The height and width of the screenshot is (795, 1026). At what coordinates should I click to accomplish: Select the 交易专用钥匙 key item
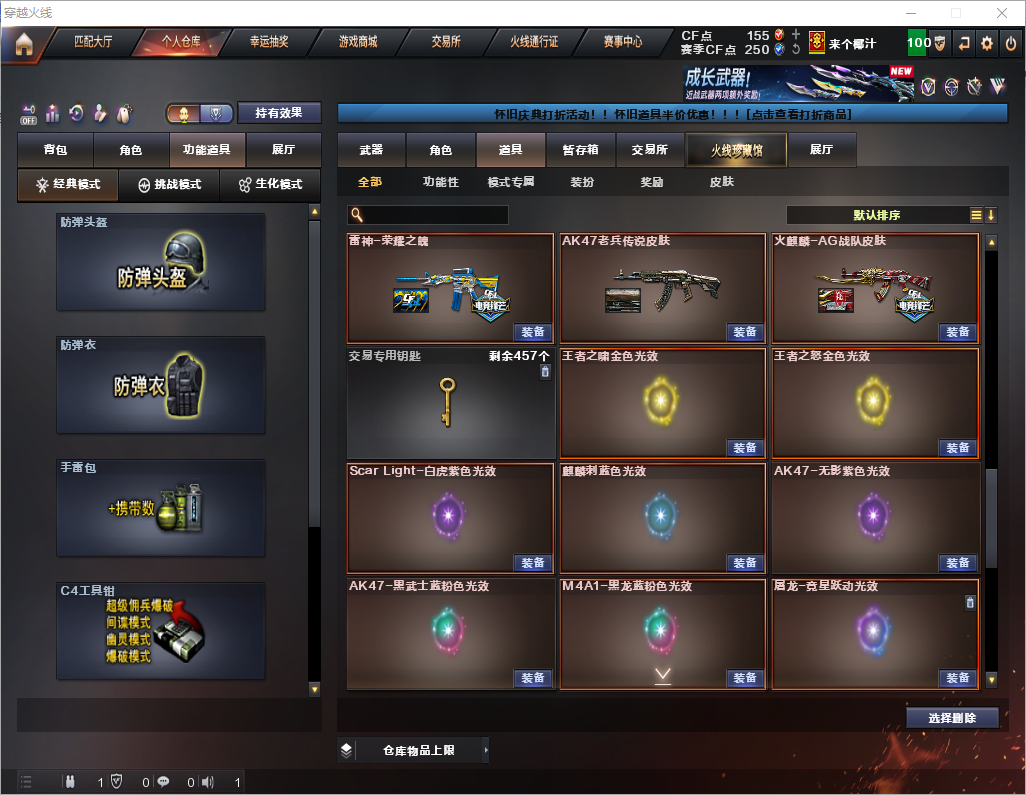click(x=450, y=402)
